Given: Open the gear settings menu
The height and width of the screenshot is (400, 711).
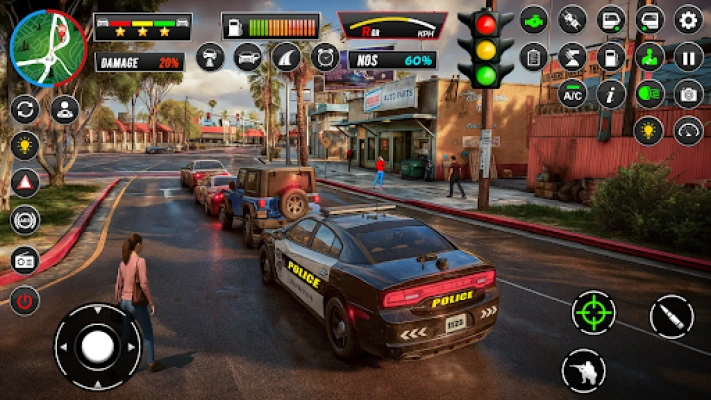Looking at the screenshot, I should pos(688,19).
